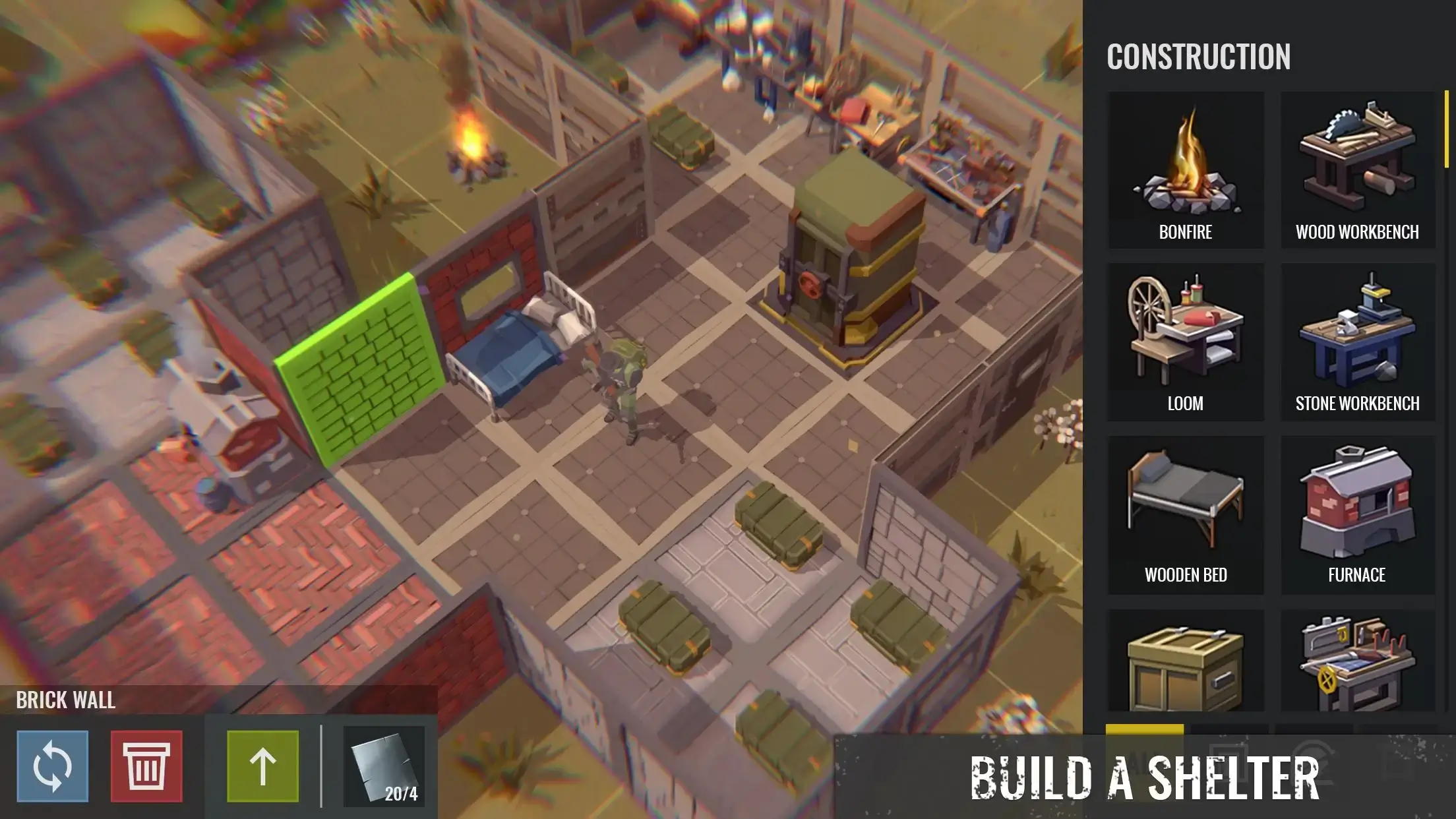This screenshot has height=819, width=1456.
Task: Select the Stone Workbench item
Action: (1357, 340)
